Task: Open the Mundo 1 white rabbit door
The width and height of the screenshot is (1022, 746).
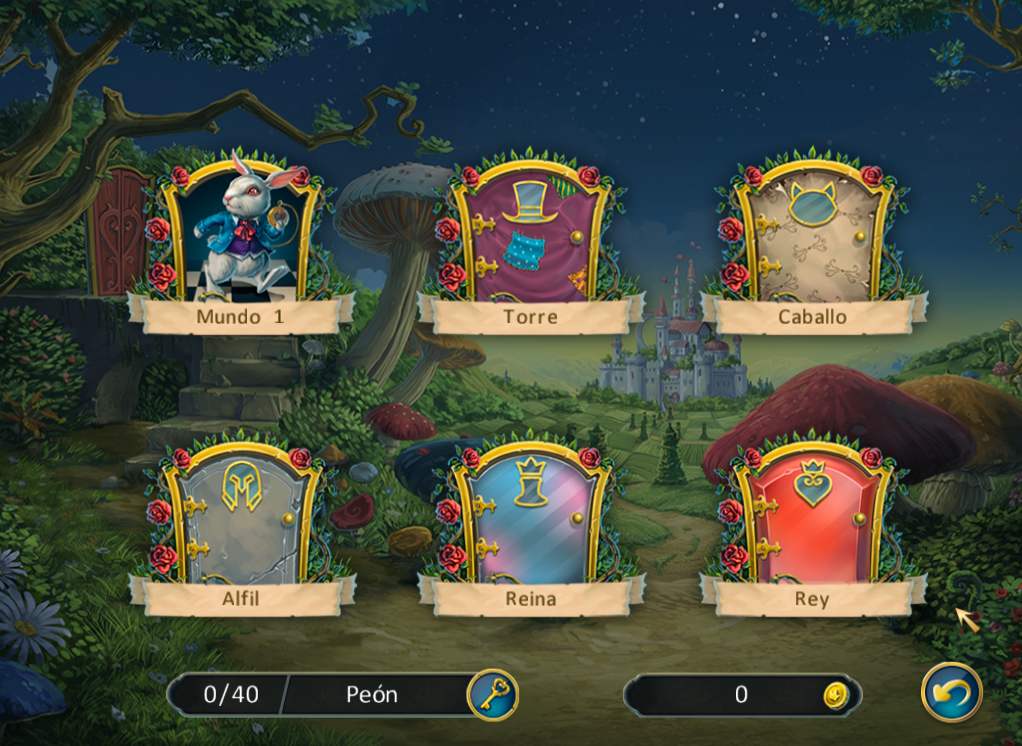Action: [241, 232]
